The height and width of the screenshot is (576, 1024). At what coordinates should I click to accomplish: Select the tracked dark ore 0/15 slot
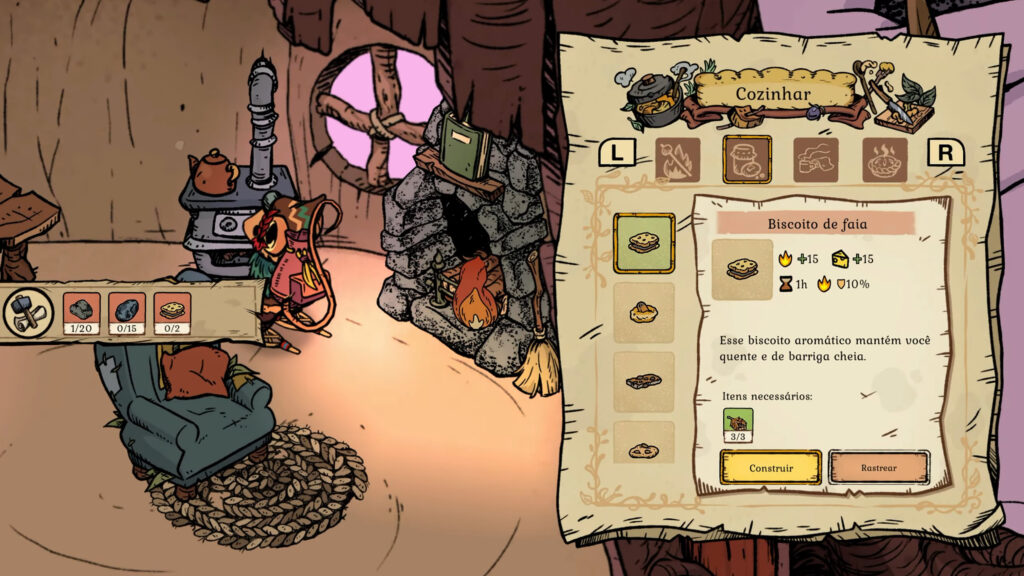(x=127, y=313)
